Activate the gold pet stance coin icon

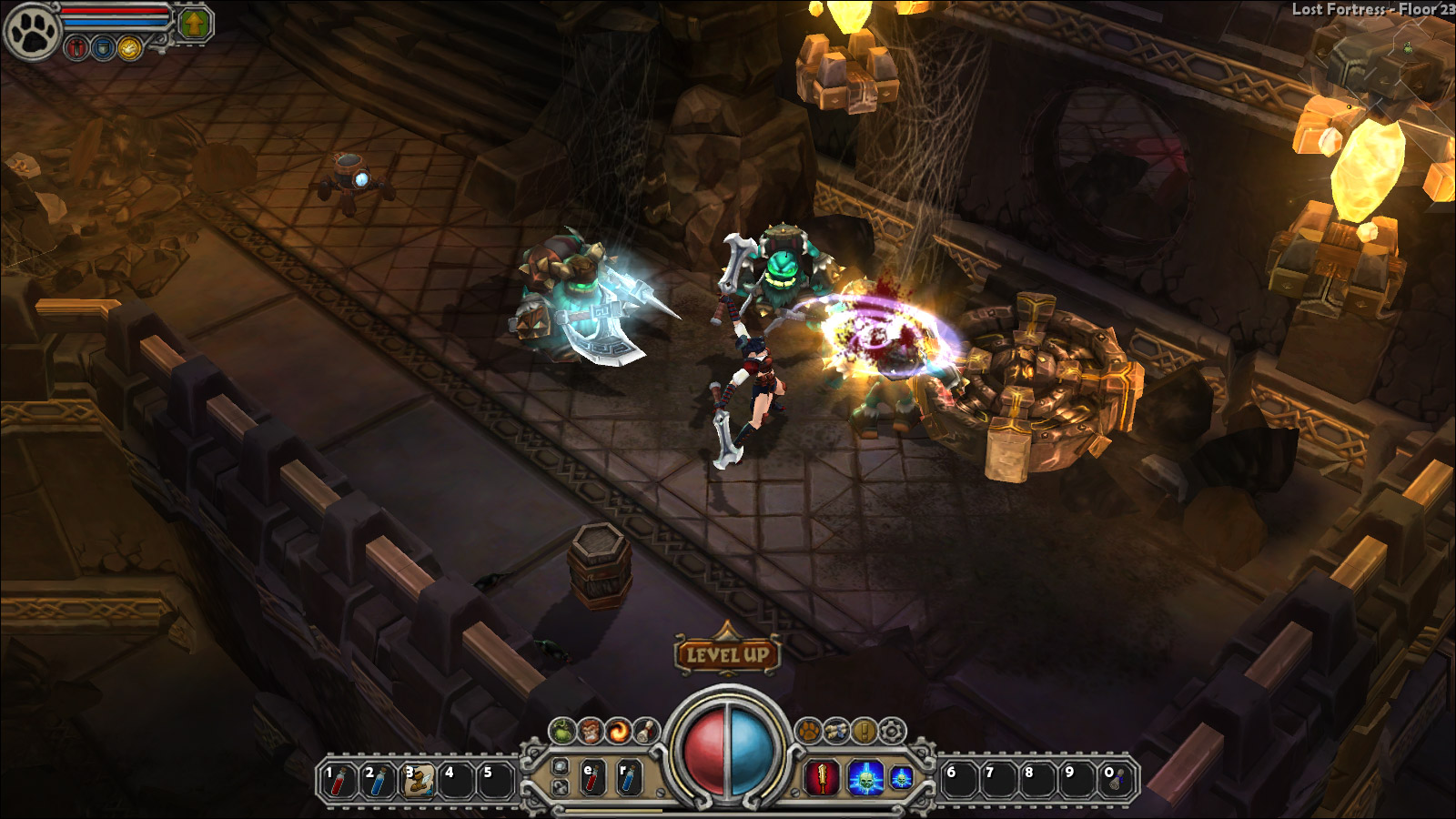130,48
